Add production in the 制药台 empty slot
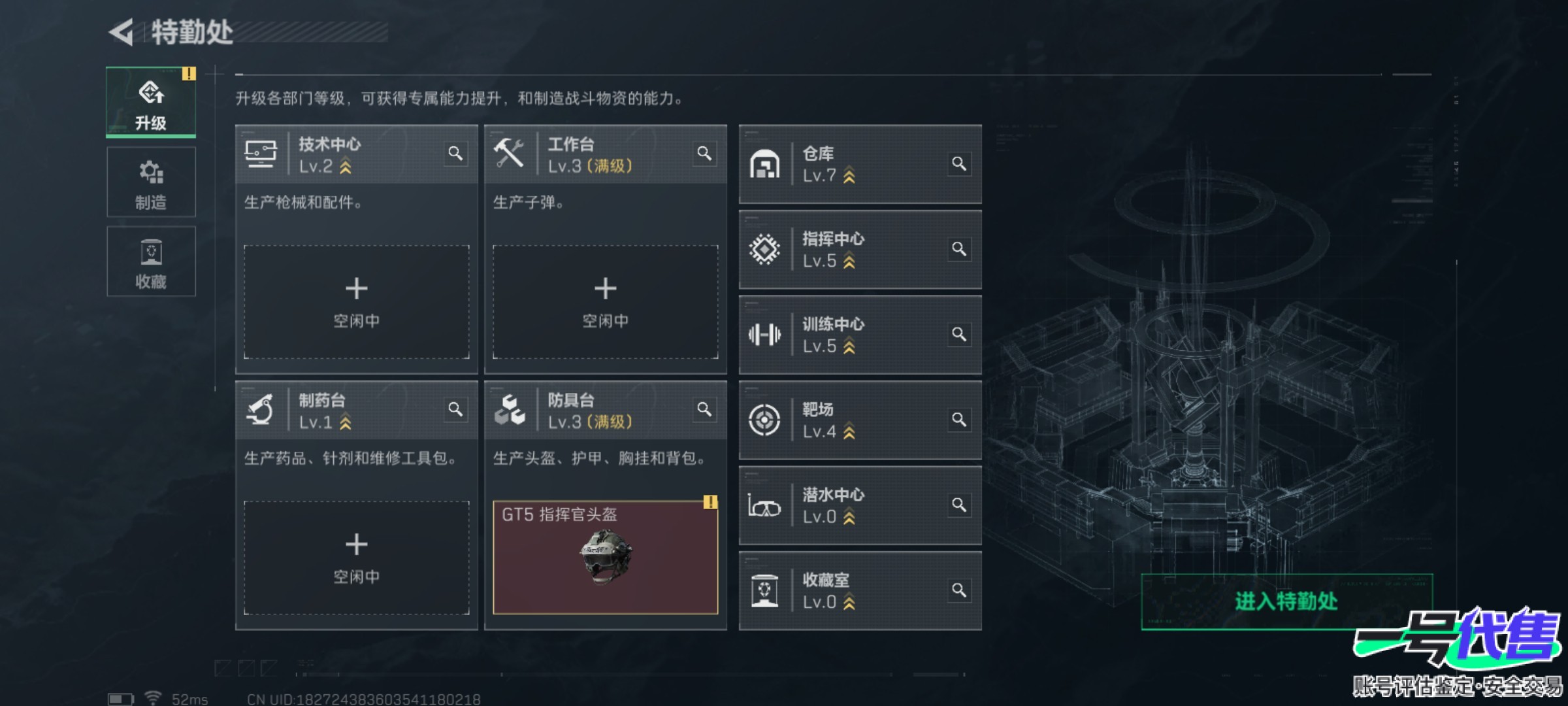1568x706 pixels. (x=357, y=558)
